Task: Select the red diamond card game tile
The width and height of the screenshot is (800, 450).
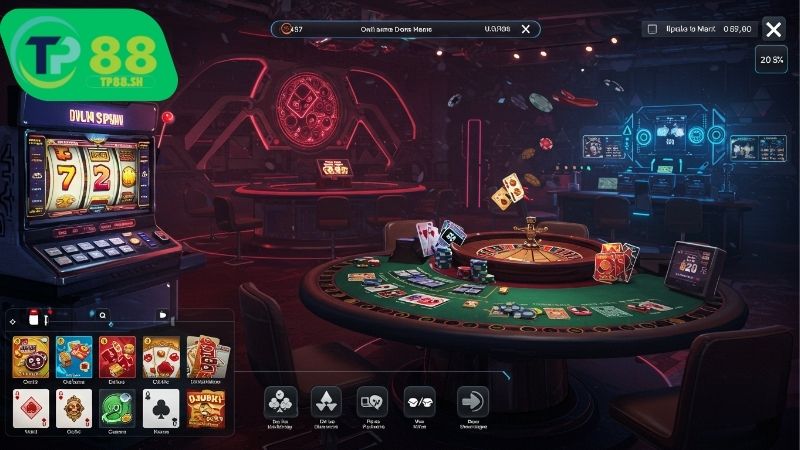Action: [30, 408]
